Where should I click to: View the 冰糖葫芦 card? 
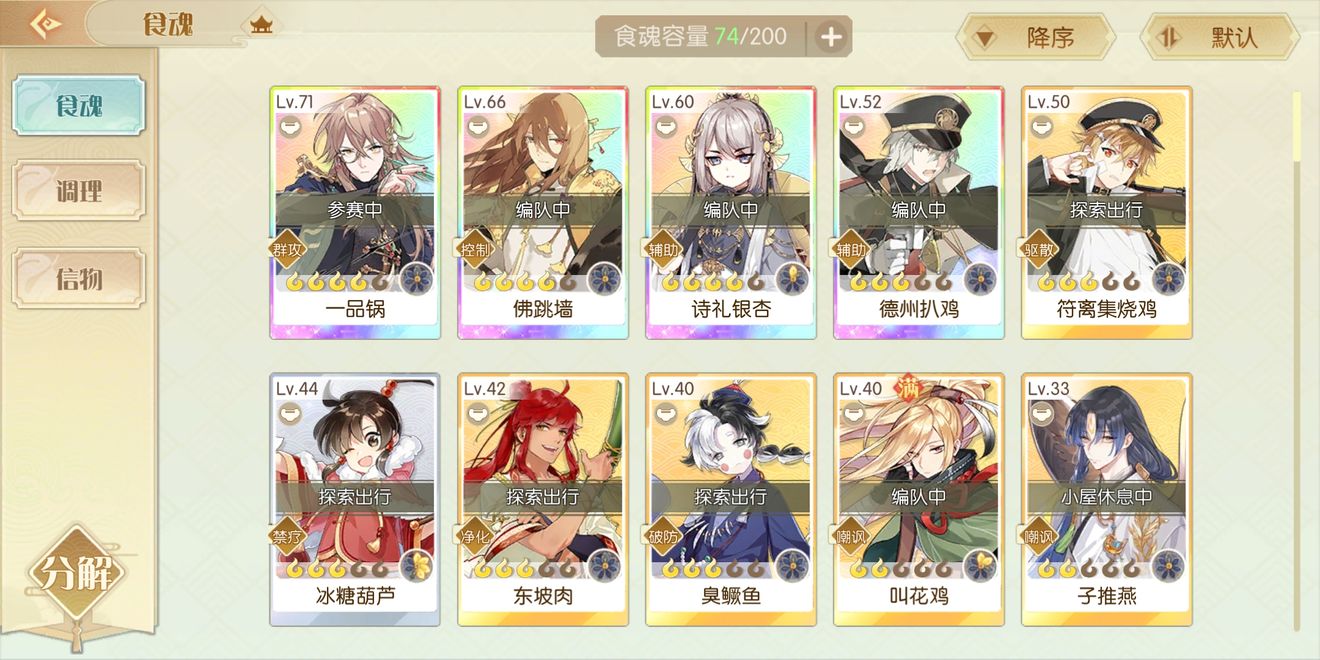point(355,499)
